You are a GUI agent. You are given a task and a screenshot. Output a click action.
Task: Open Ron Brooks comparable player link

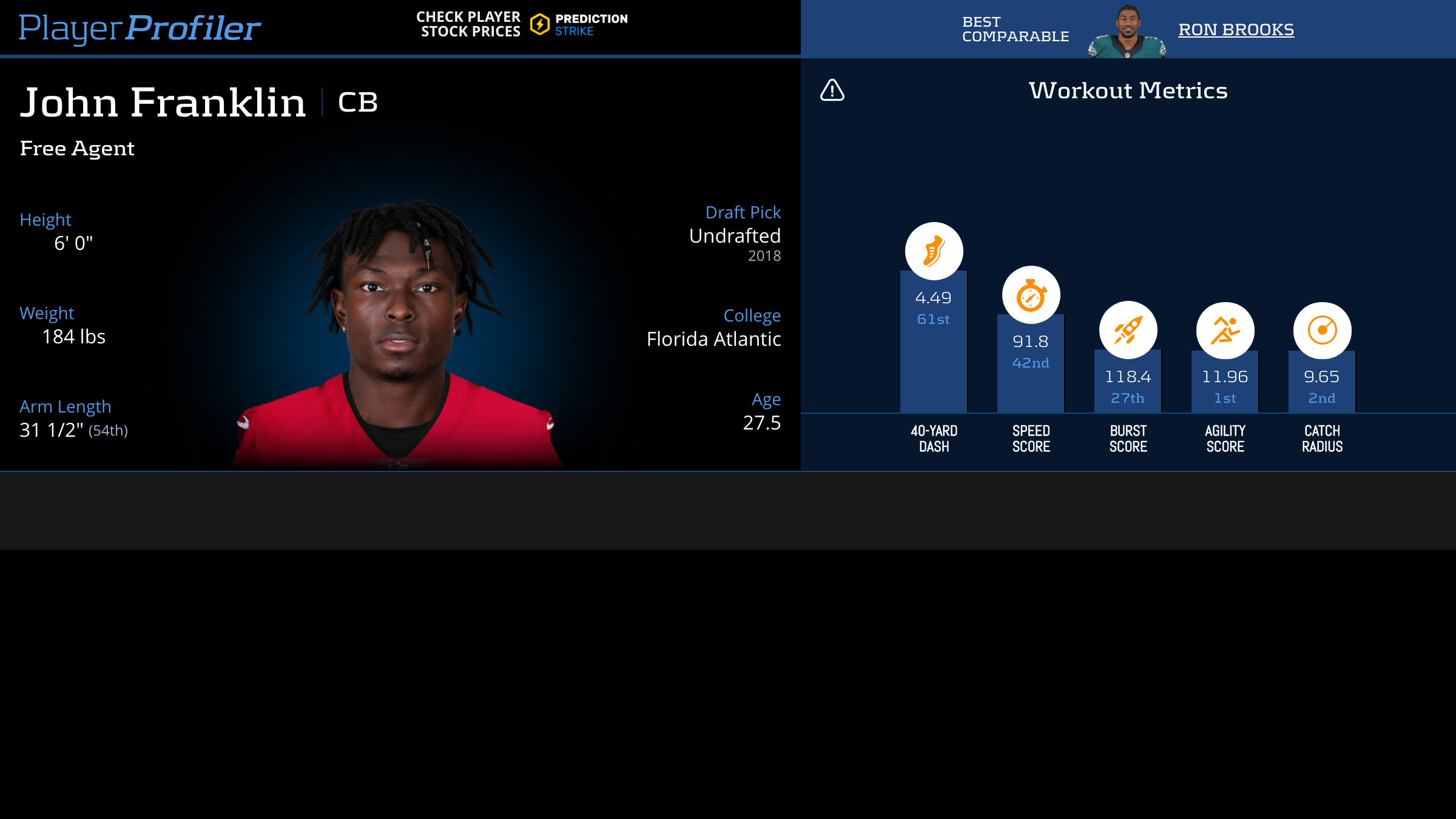(x=1236, y=29)
